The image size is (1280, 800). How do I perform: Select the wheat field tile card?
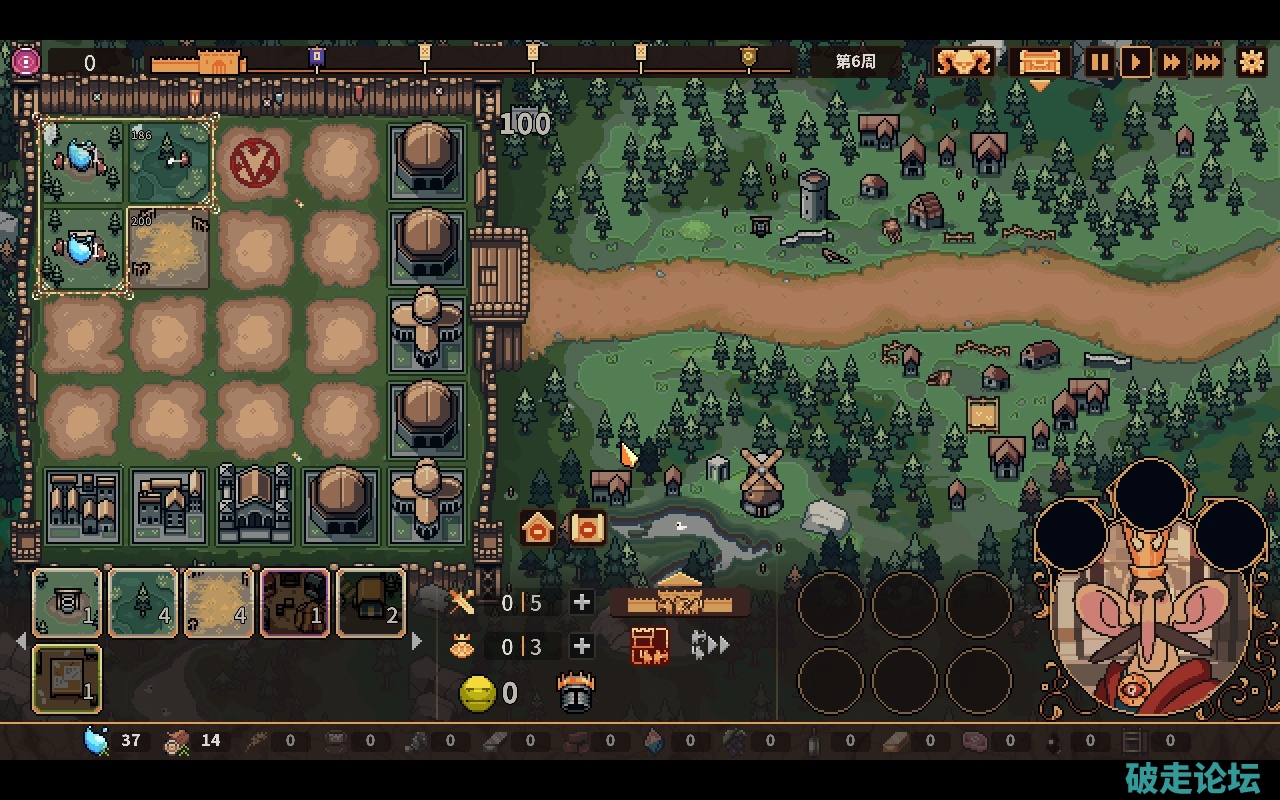pos(219,603)
